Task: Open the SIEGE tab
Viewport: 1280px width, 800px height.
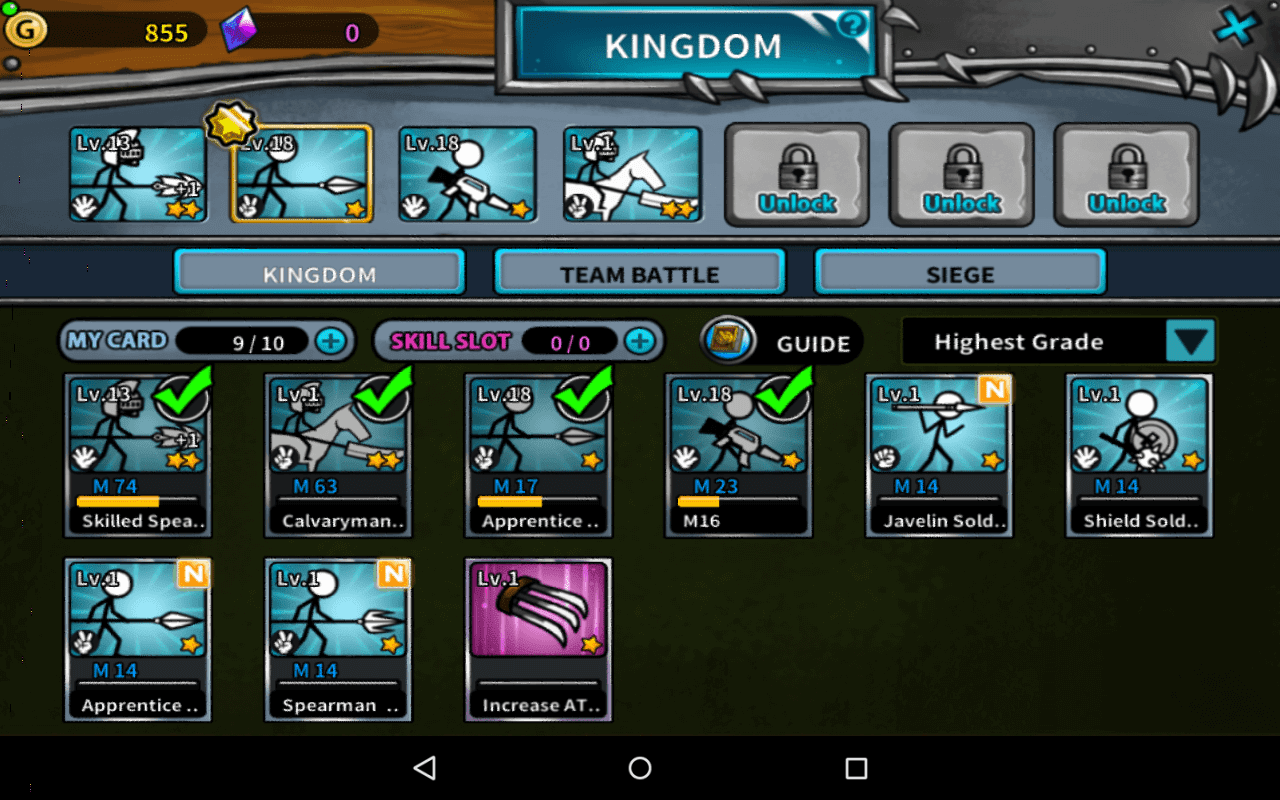Action: [x=961, y=272]
